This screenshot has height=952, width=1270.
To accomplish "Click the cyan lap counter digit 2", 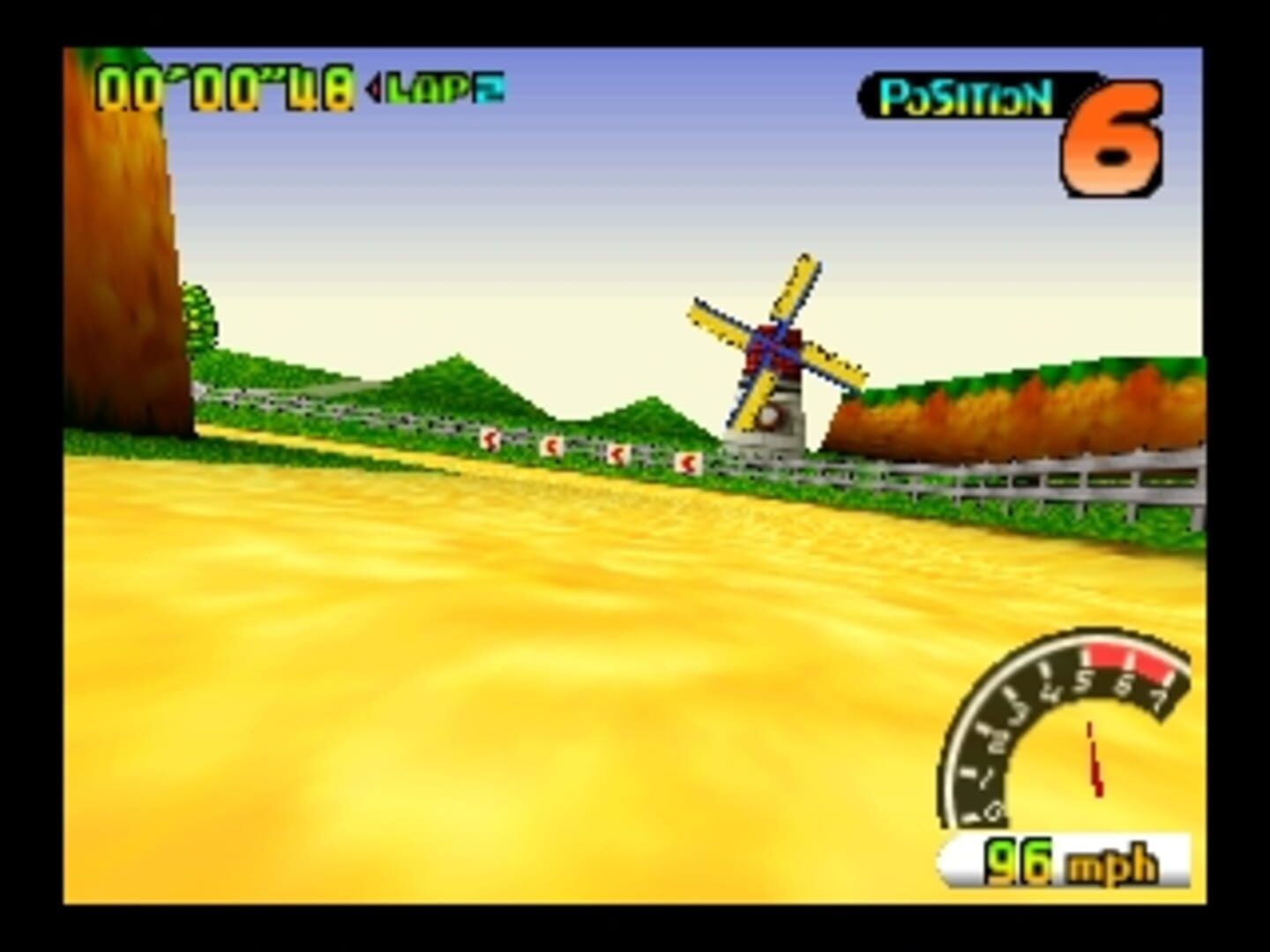I will (x=490, y=88).
